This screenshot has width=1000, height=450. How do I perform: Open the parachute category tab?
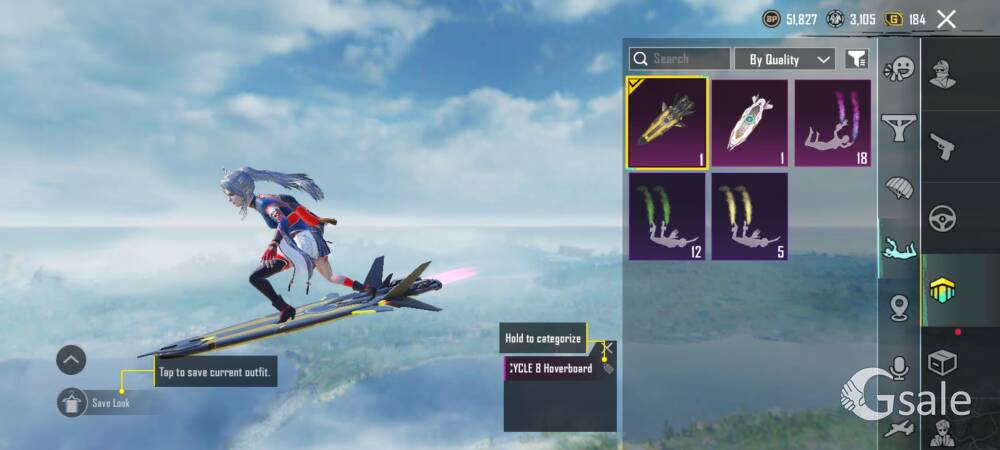899,187
